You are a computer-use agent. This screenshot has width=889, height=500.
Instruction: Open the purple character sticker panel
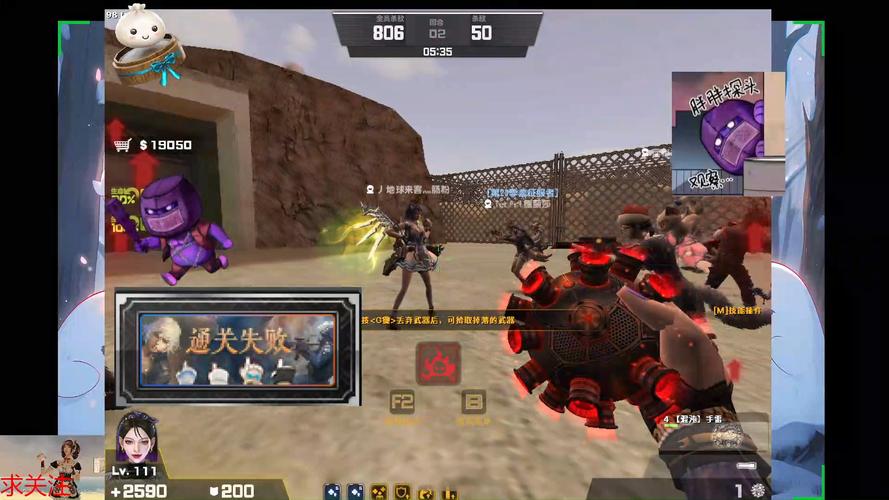[716, 132]
